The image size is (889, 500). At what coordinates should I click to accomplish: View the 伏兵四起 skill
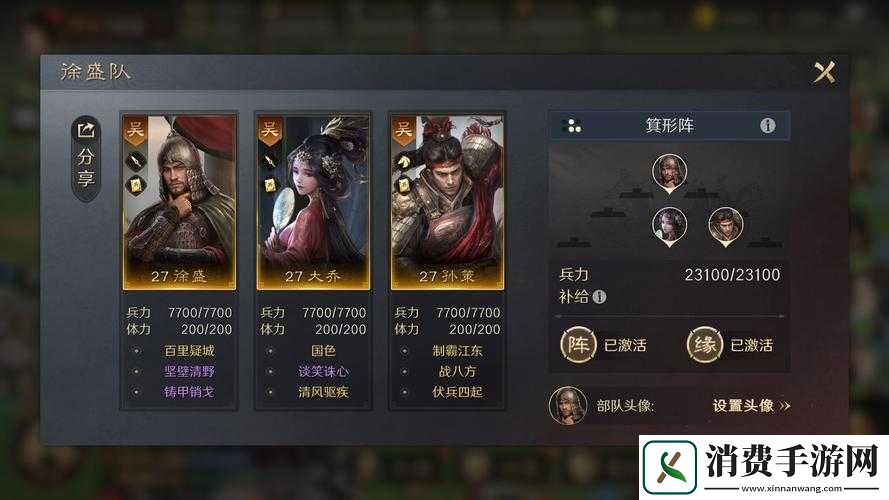tap(457, 392)
